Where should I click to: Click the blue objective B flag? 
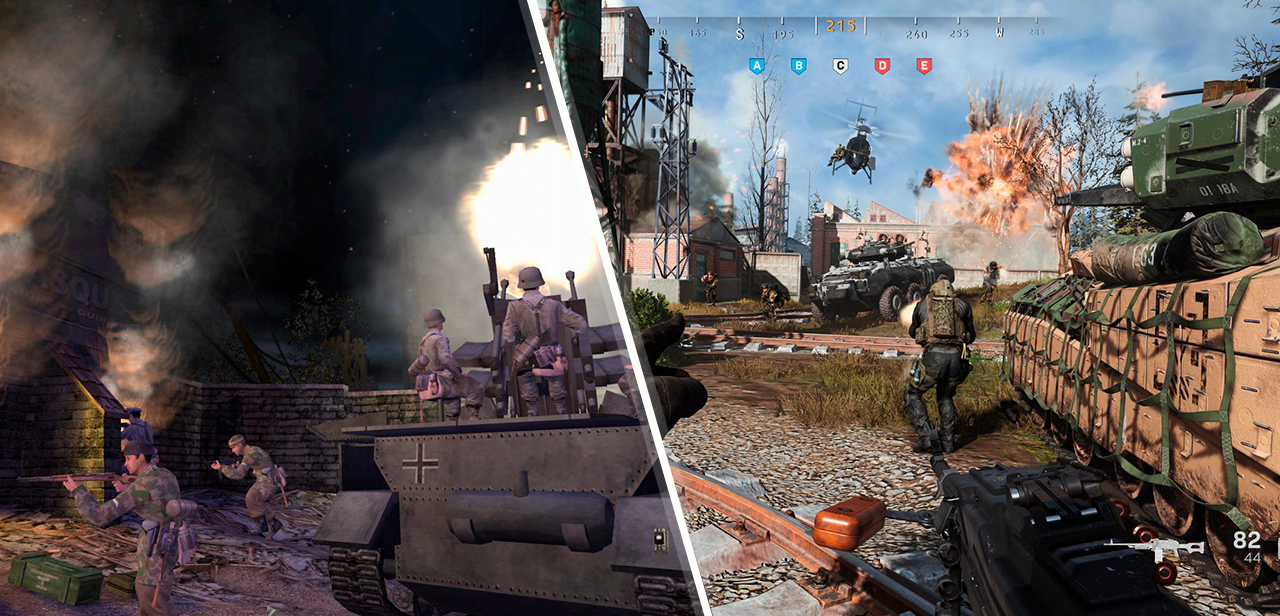(798, 66)
